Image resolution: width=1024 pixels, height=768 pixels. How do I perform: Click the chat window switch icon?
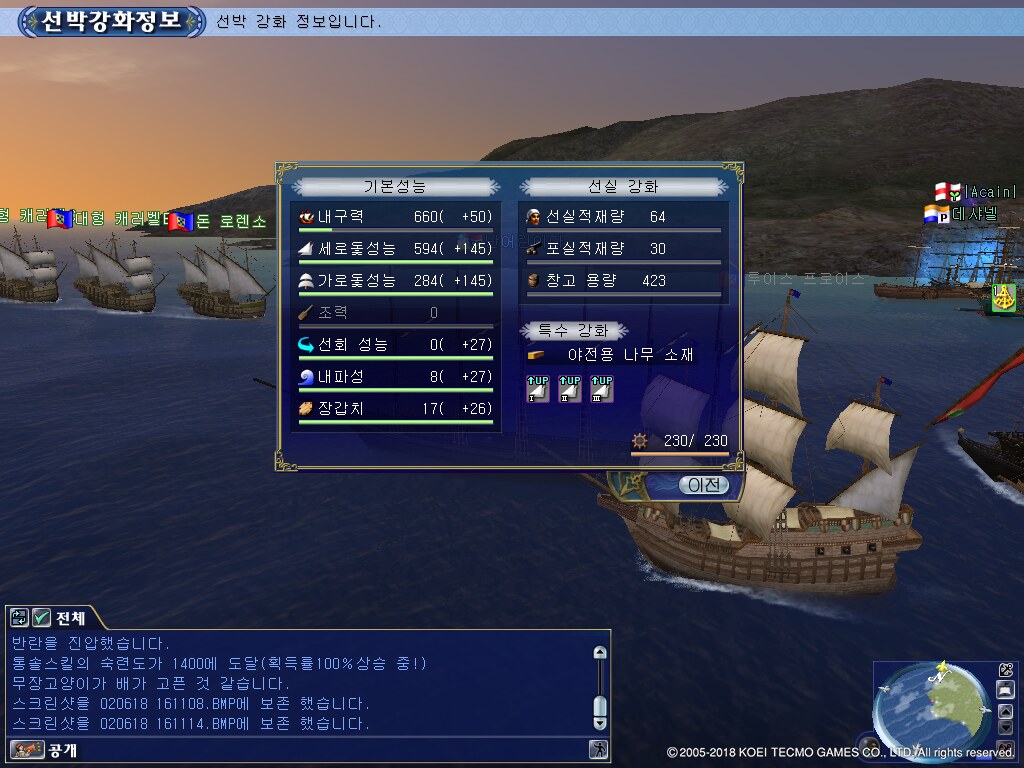tap(20, 618)
